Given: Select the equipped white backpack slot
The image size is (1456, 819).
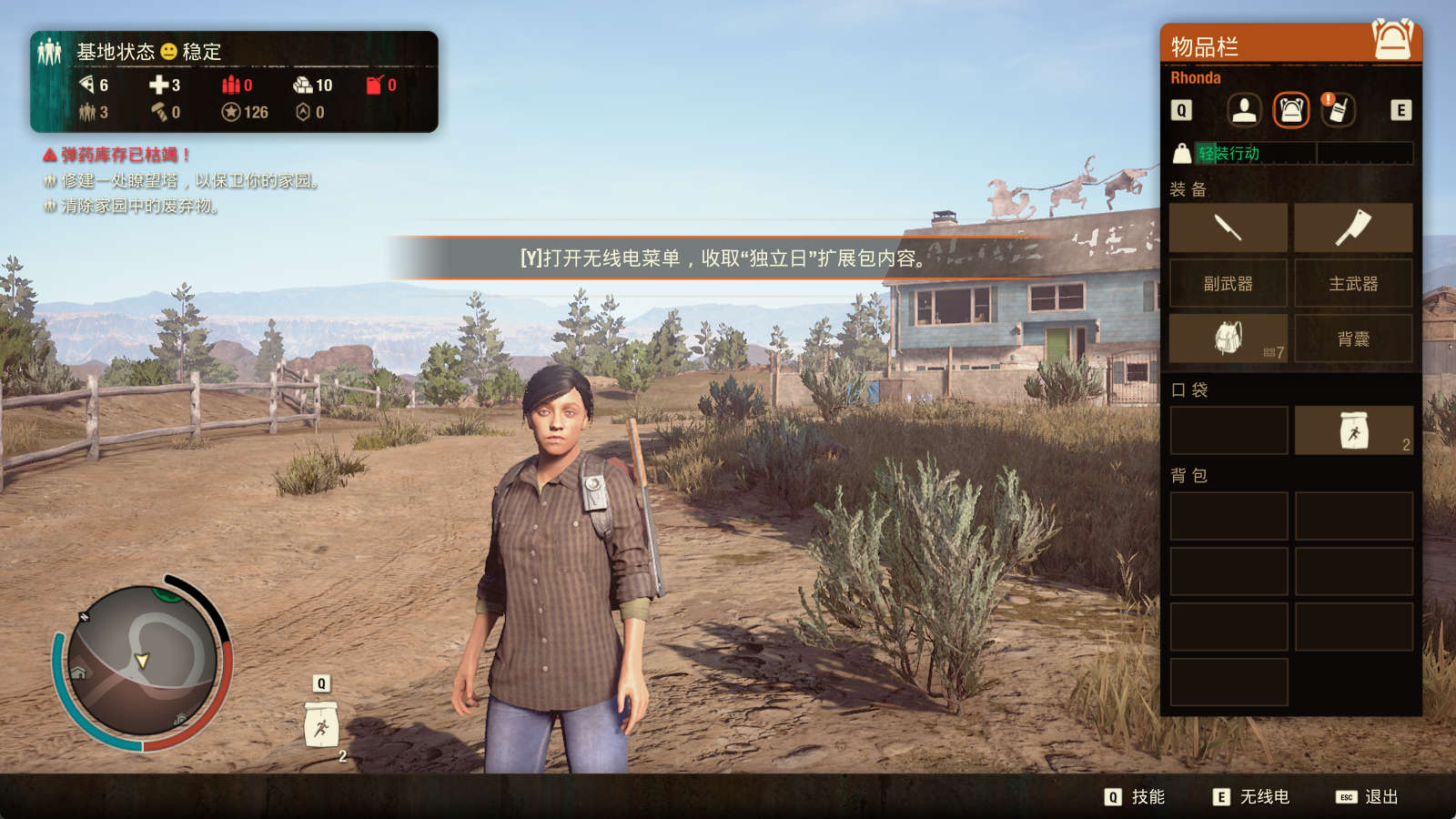Looking at the screenshot, I should [x=1228, y=339].
